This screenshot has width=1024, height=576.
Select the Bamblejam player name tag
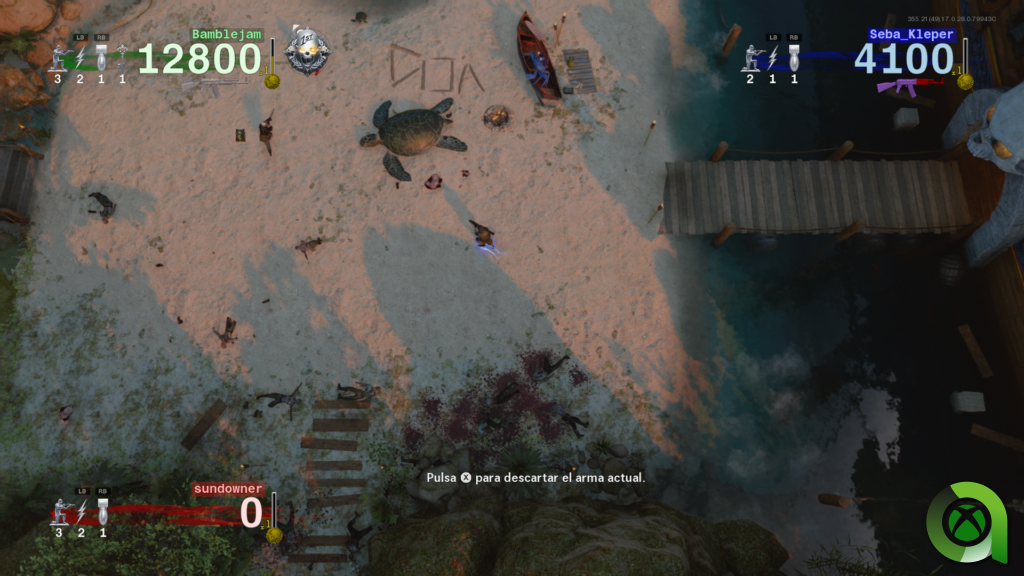tap(226, 34)
